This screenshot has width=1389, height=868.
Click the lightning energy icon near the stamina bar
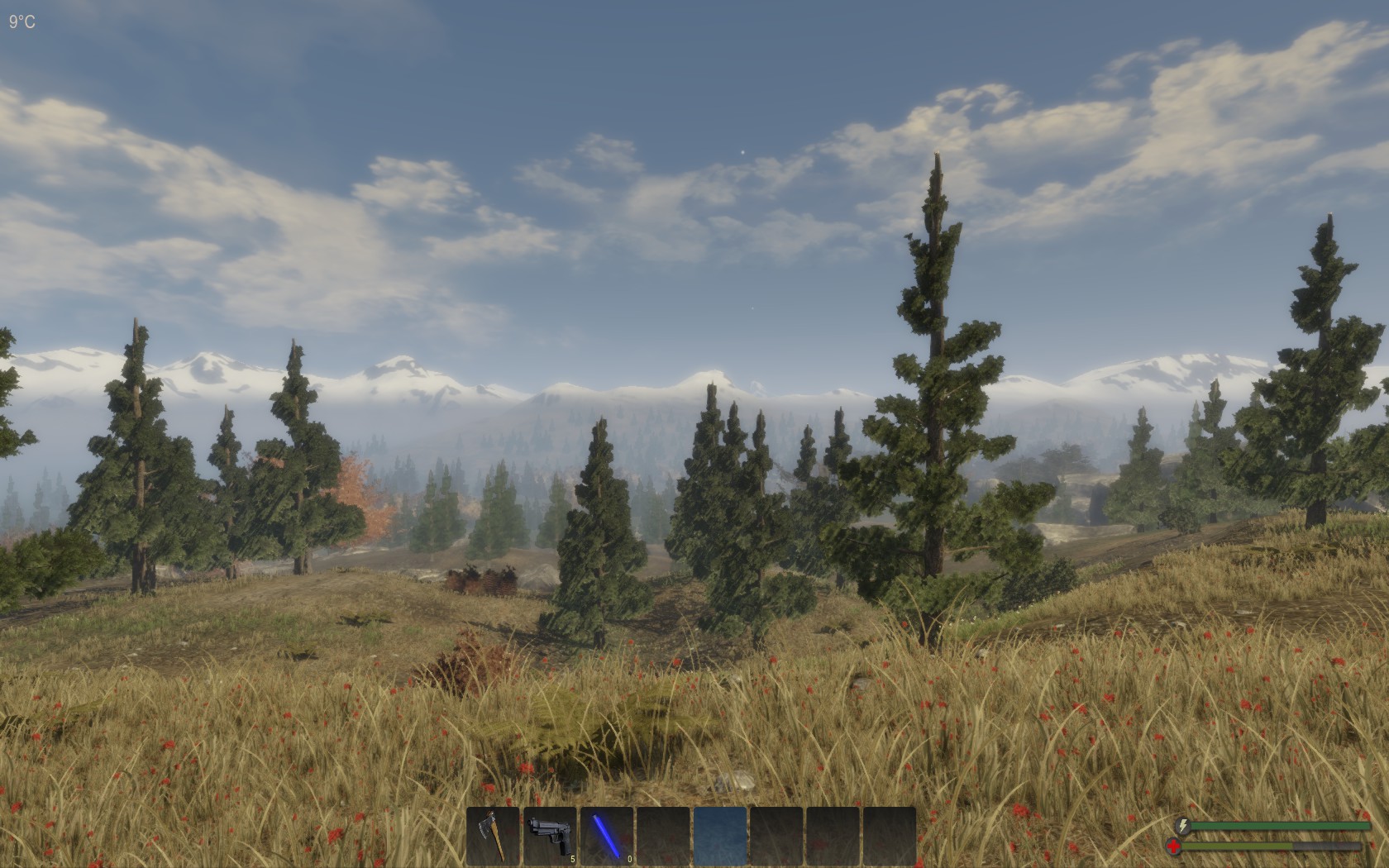(x=1185, y=827)
